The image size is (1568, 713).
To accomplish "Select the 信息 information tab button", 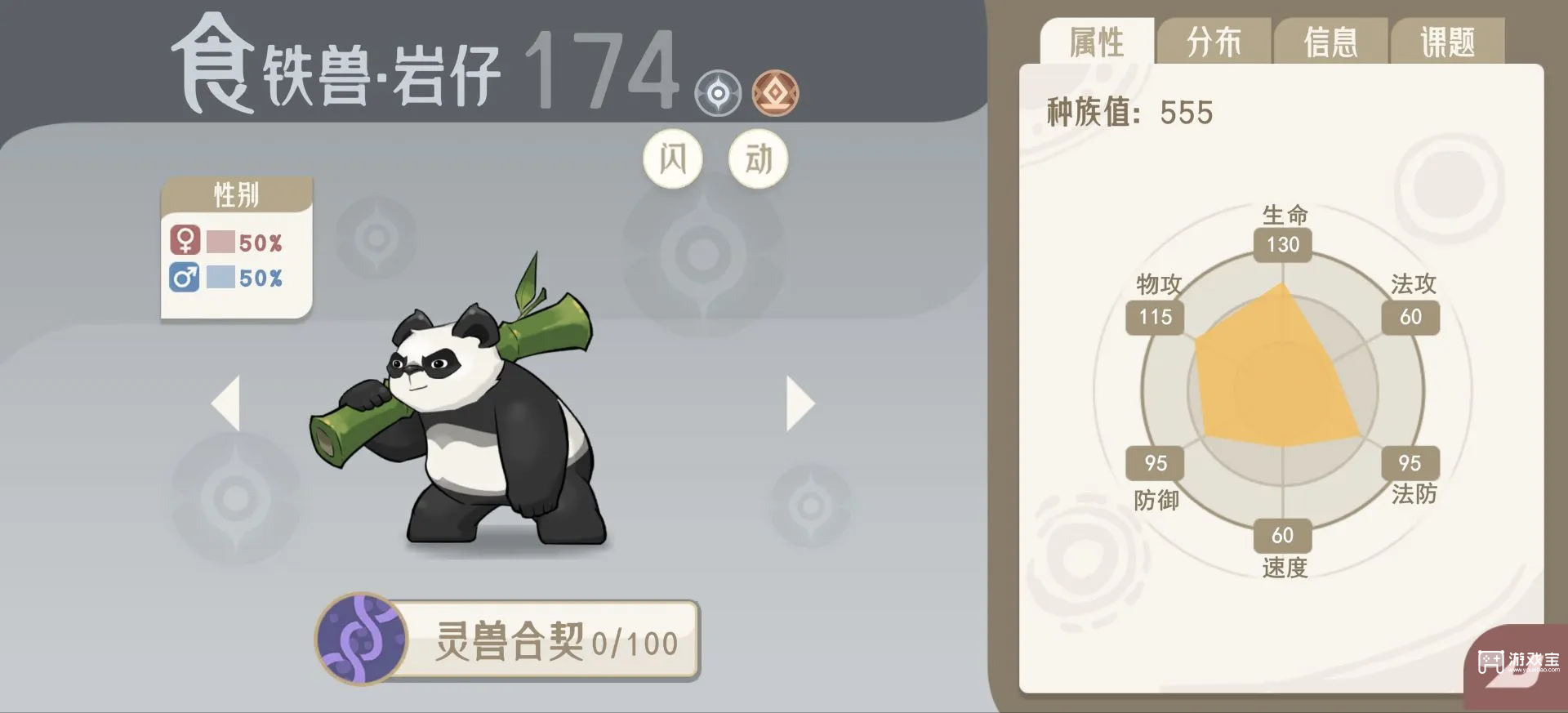I will pyautogui.click(x=1333, y=41).
